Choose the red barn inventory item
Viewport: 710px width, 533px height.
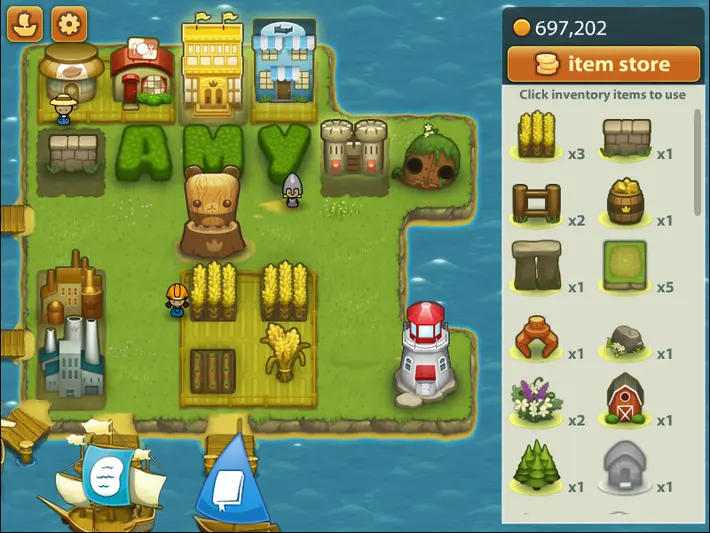point(626,400)
